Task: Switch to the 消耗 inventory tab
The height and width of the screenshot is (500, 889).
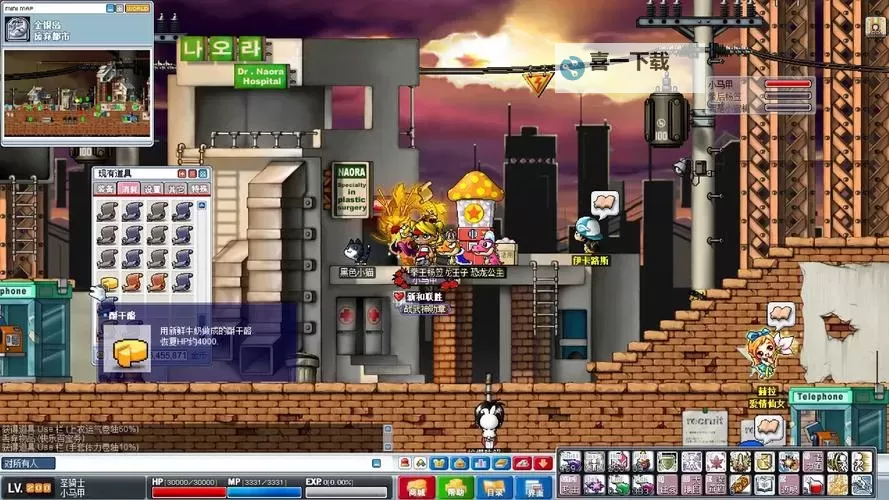Action: coord(128,188)
